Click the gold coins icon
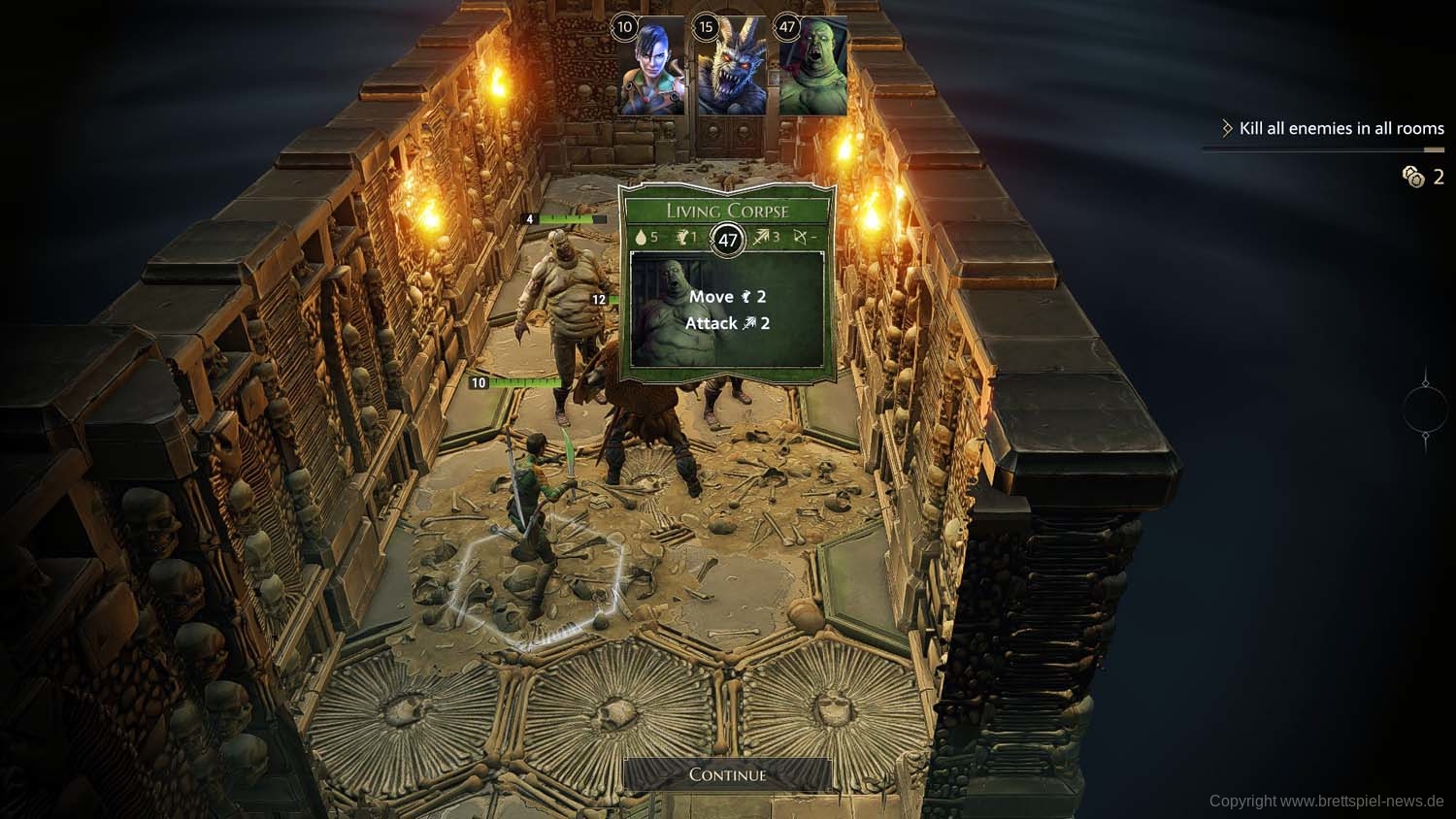 [x=1412, y=176]
